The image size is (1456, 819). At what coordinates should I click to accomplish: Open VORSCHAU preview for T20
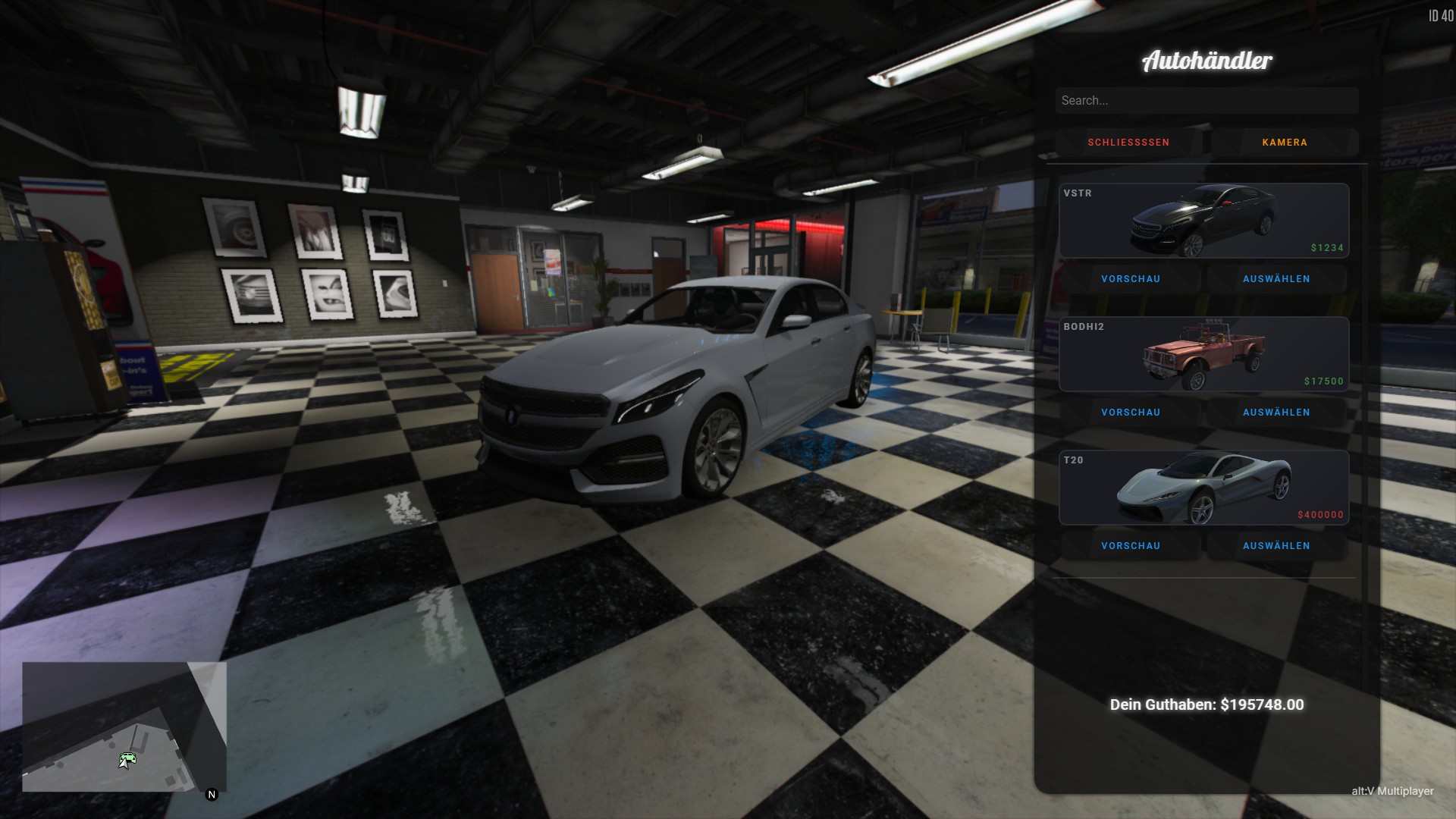click(x=1131, y=546)
